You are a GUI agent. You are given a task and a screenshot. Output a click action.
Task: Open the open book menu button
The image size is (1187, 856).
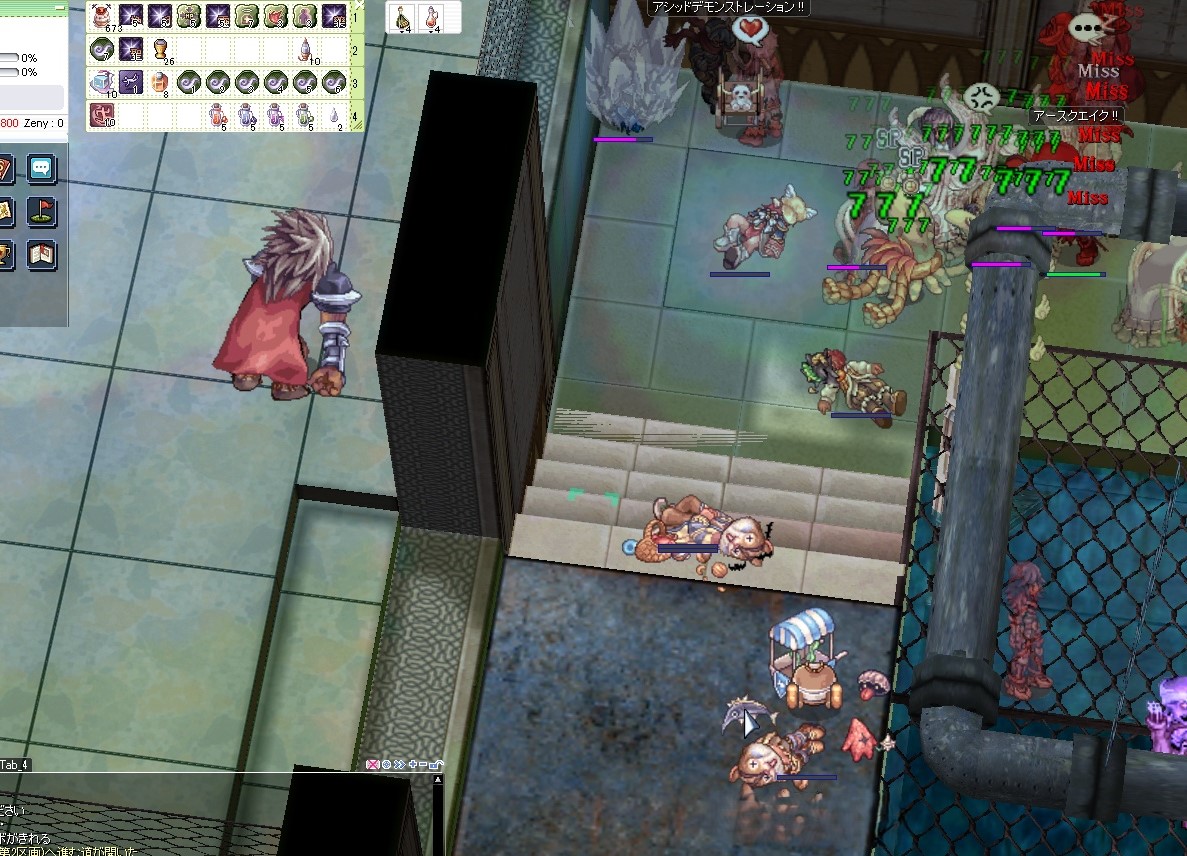pos(41,254)
